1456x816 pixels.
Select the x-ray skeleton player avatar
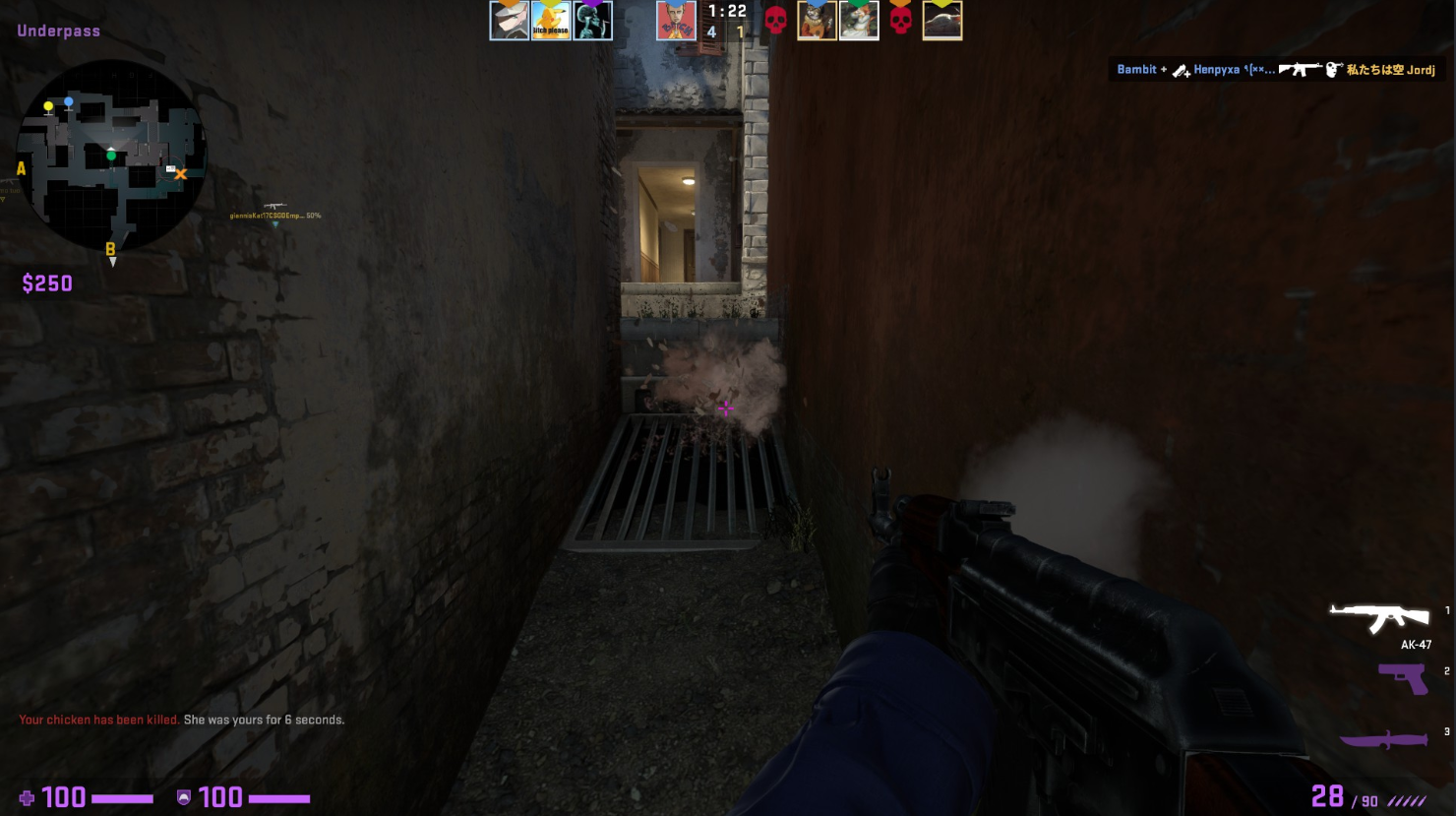coord(593,21)
